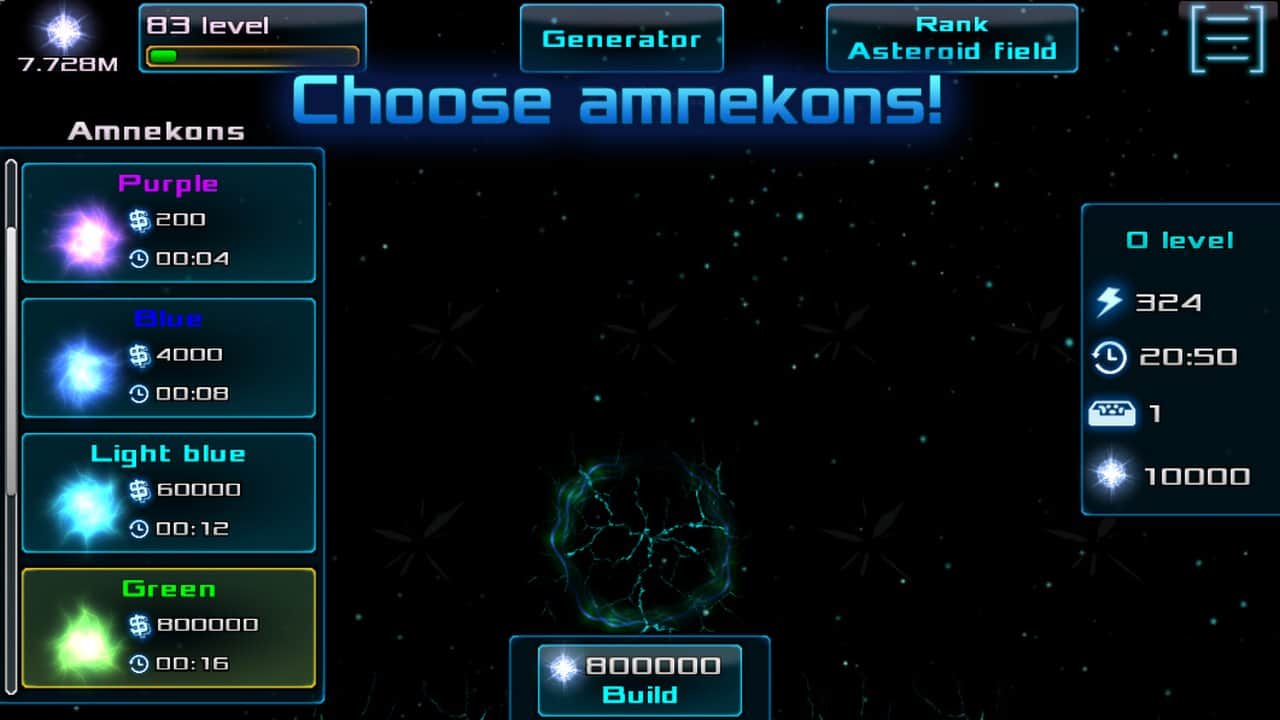
Task: Open the hamburger menu at top right
Action: pos(1226,41)
